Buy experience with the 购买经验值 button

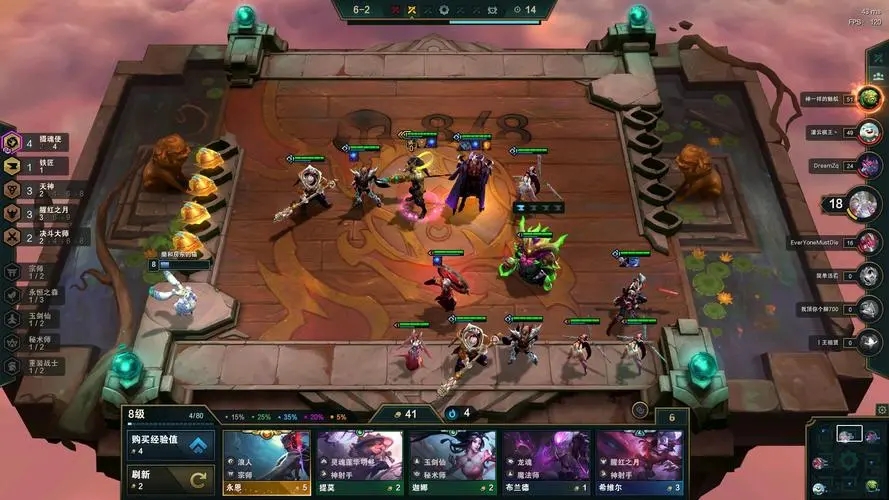(x=170, y=445)
